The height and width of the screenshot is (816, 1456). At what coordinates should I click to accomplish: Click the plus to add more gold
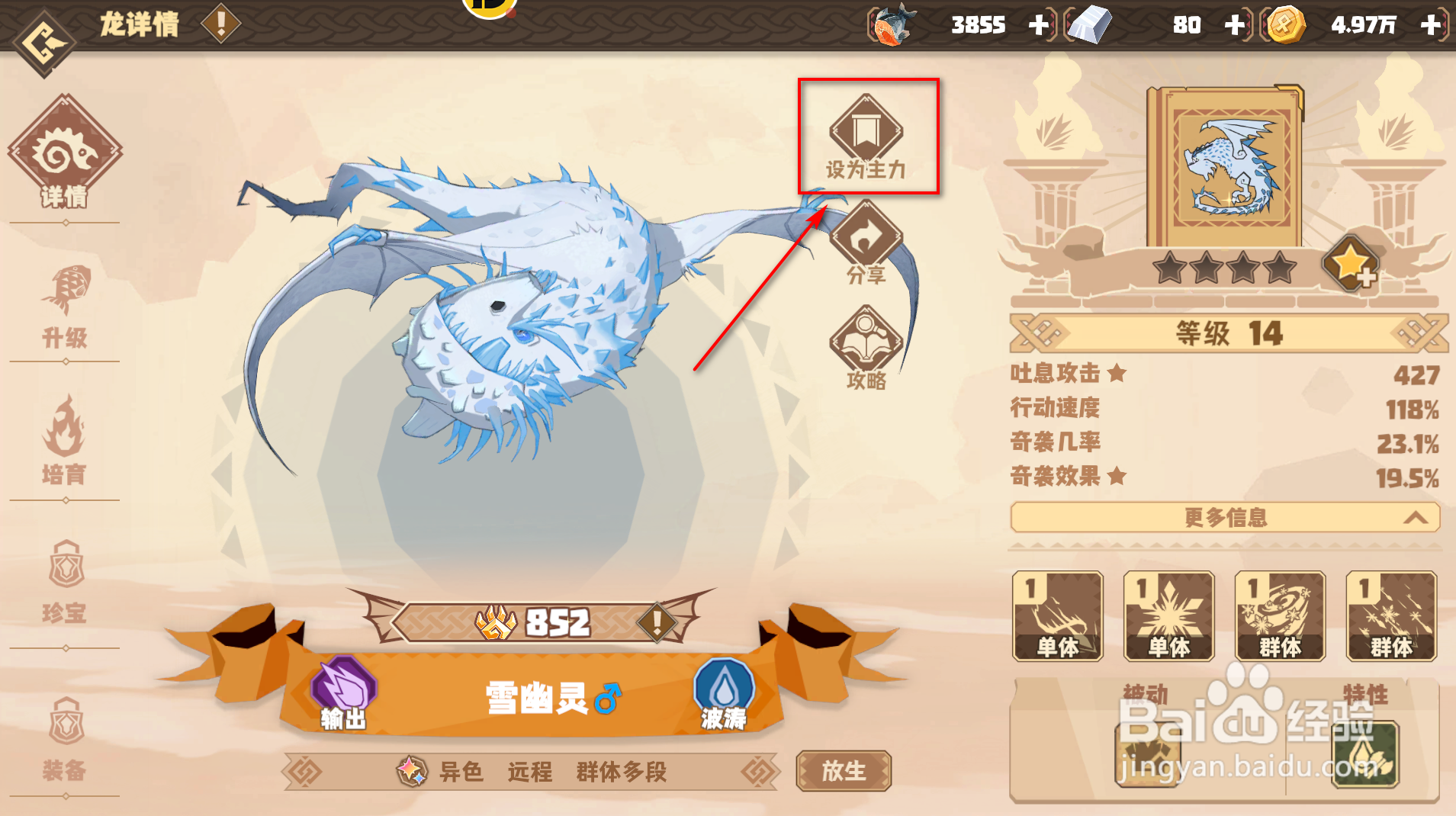(x=1432, y=24)
